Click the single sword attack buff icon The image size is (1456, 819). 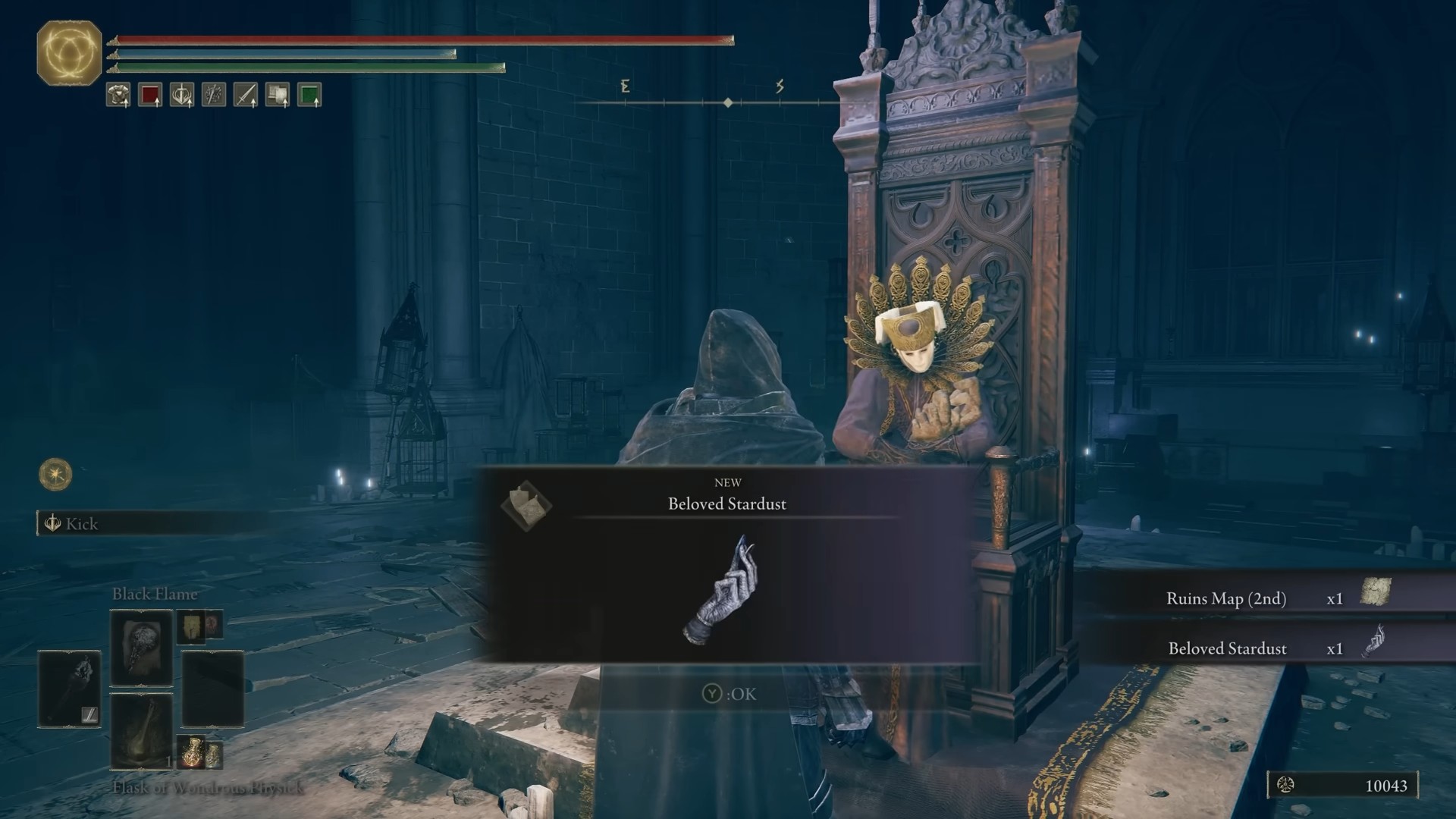(246, 95)
